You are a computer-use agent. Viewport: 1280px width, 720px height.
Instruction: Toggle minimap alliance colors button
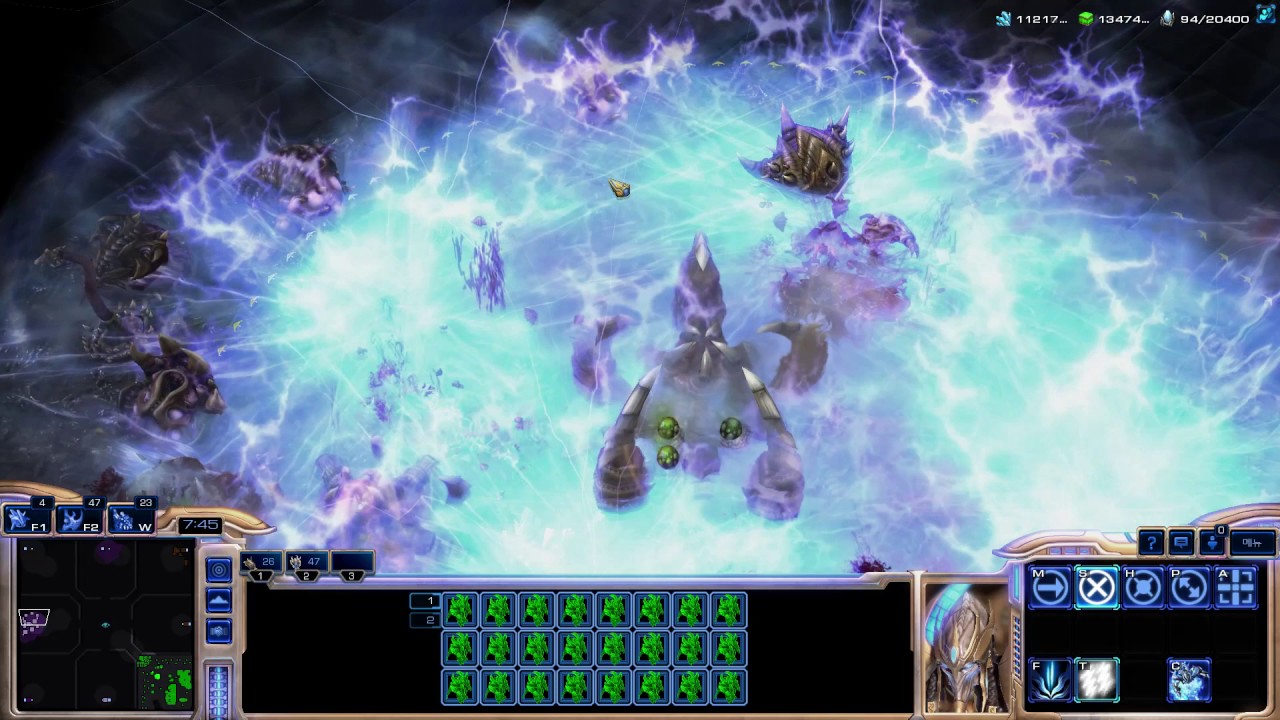tap(219, 631)
